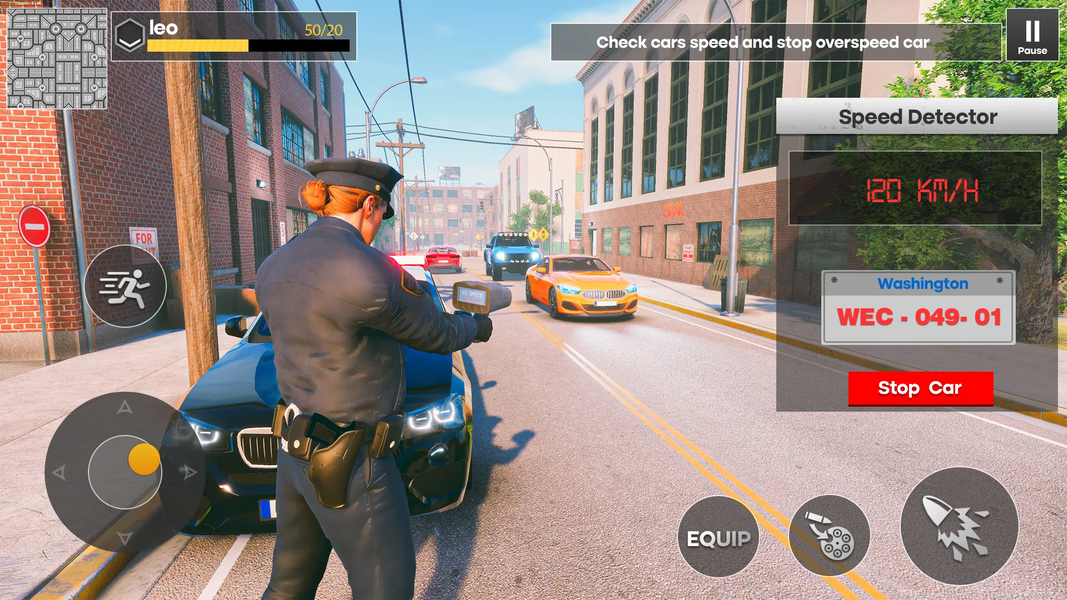Toggle the sprint running icon
The width and height of the screenshot is (1067, 600).
(x=126, y=286)
